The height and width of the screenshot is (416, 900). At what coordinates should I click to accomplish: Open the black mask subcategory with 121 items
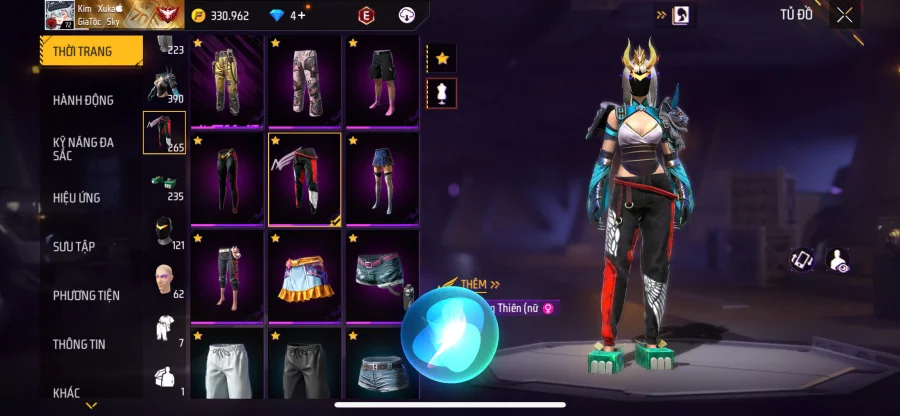(164, 234)
